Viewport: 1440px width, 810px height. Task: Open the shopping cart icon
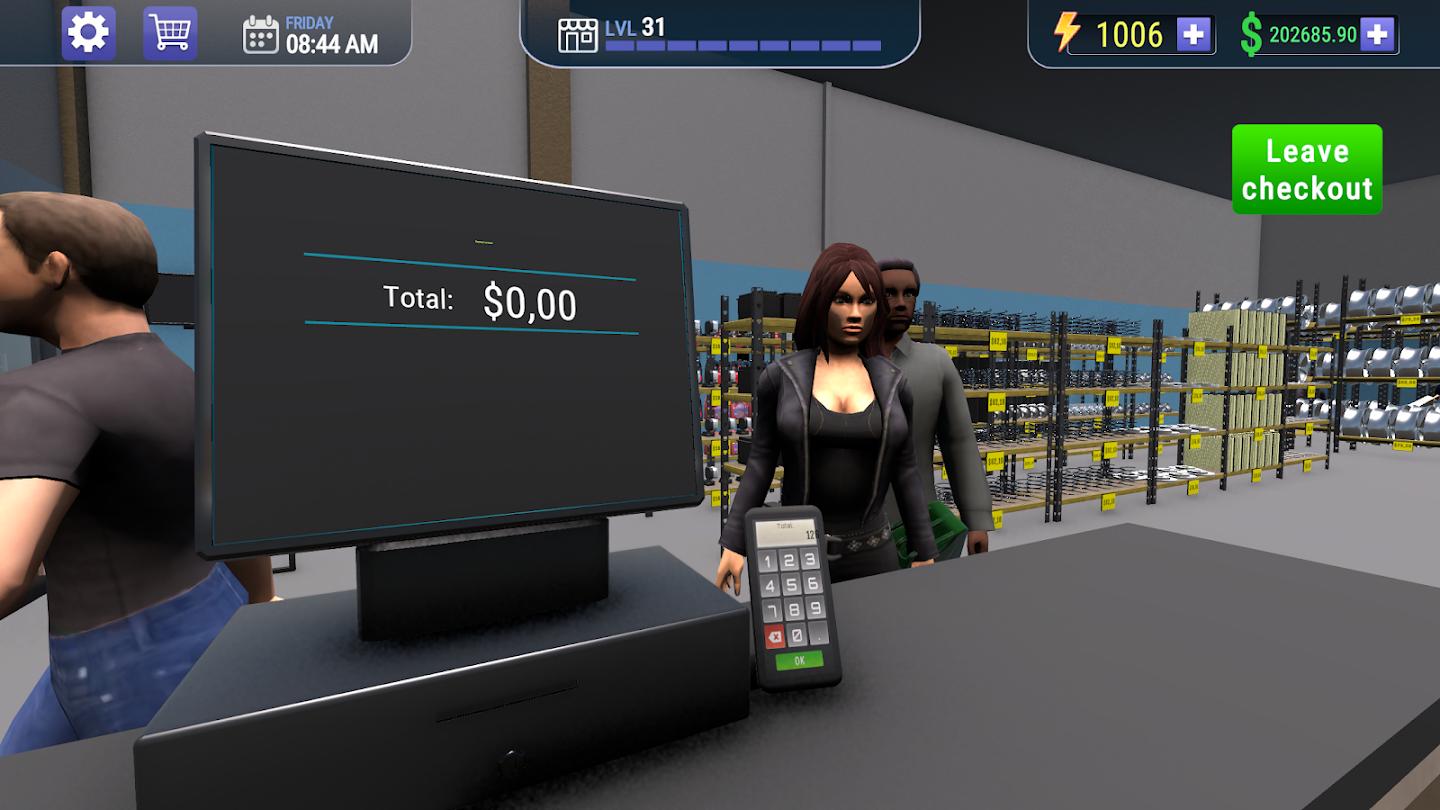[x=169, y=31]
